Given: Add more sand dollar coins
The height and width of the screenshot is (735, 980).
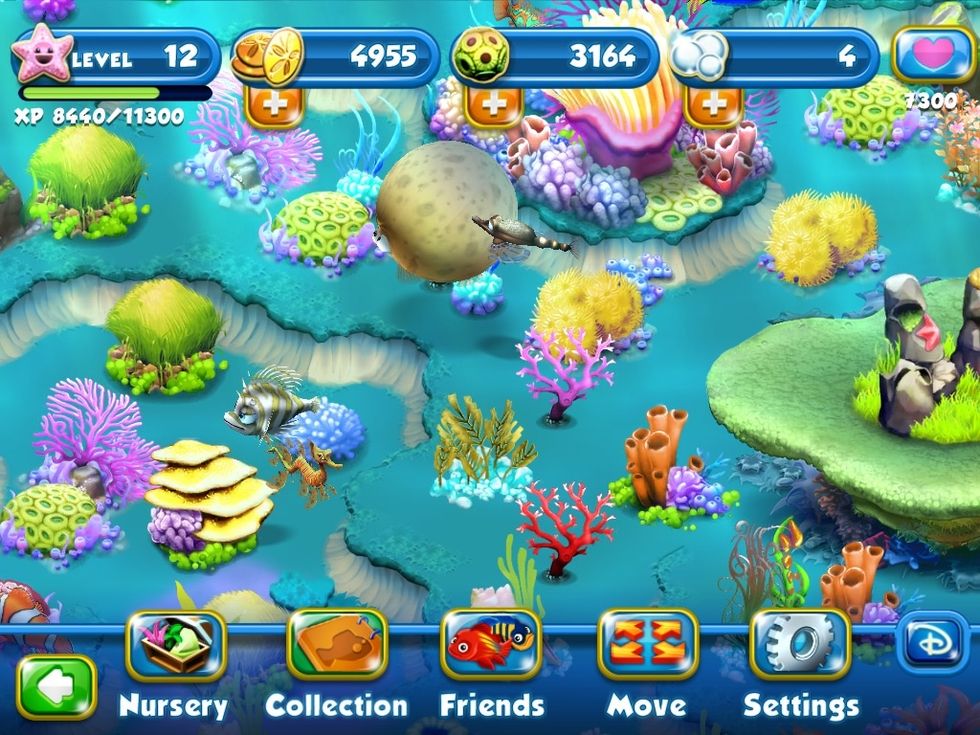Looking at the screenshot, I should [274, 106].
